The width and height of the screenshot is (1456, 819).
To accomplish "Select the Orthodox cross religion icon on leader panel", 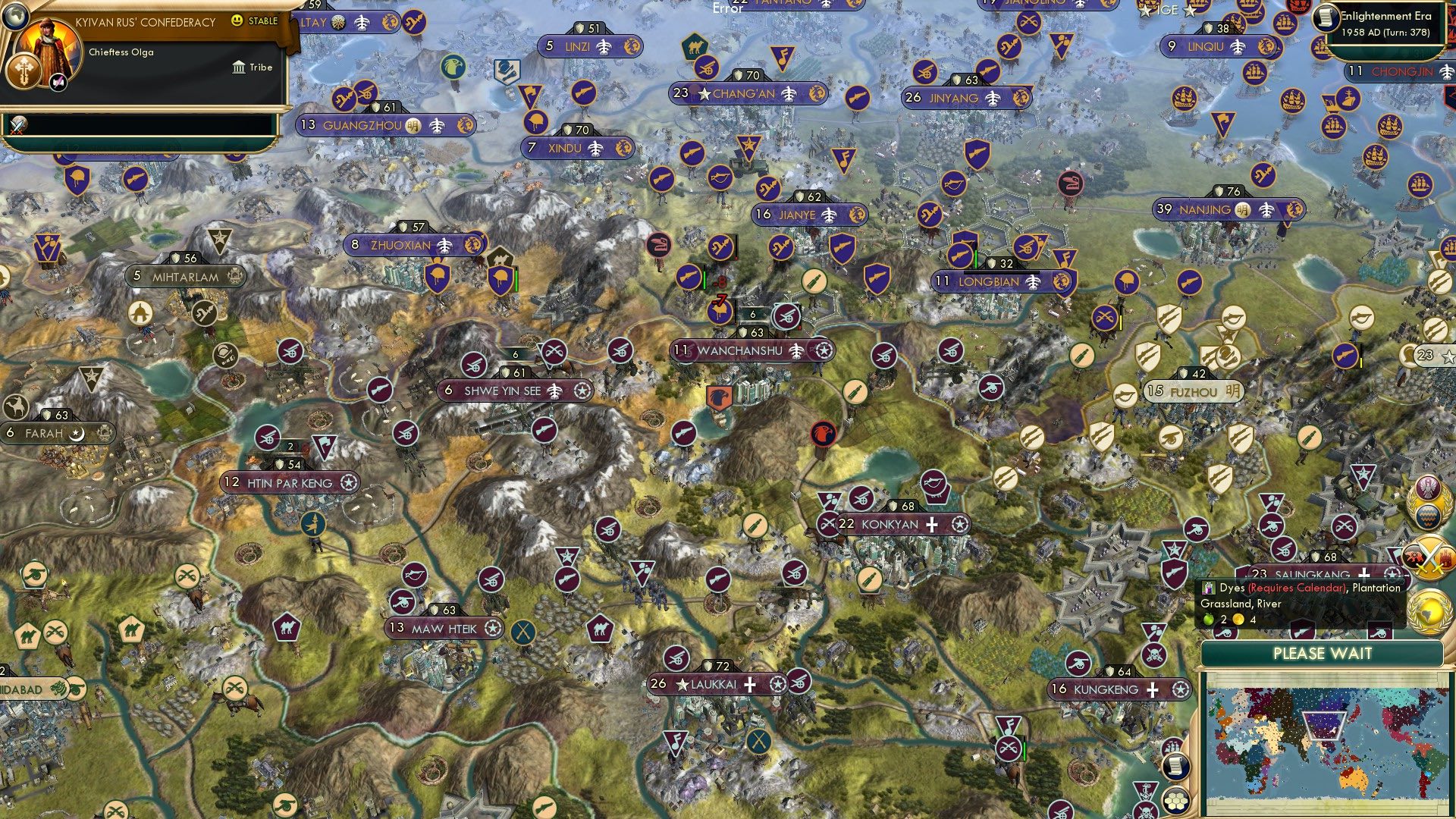I will tap(24, 70).
